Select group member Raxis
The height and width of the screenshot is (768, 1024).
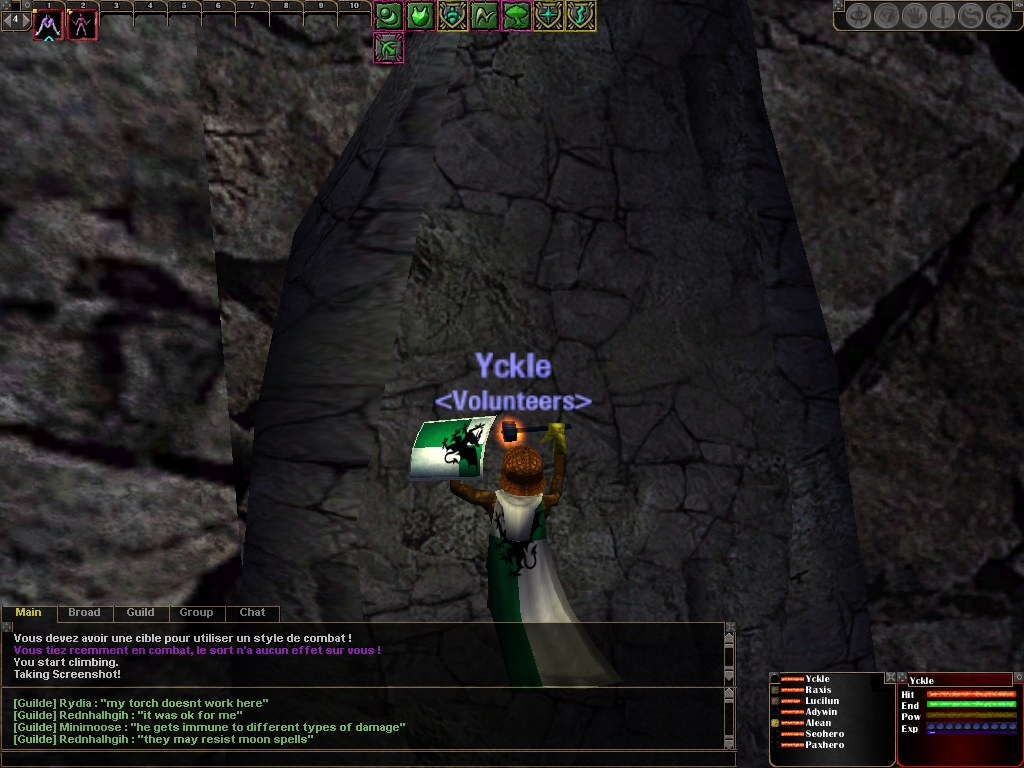click(x=818, y=690)
